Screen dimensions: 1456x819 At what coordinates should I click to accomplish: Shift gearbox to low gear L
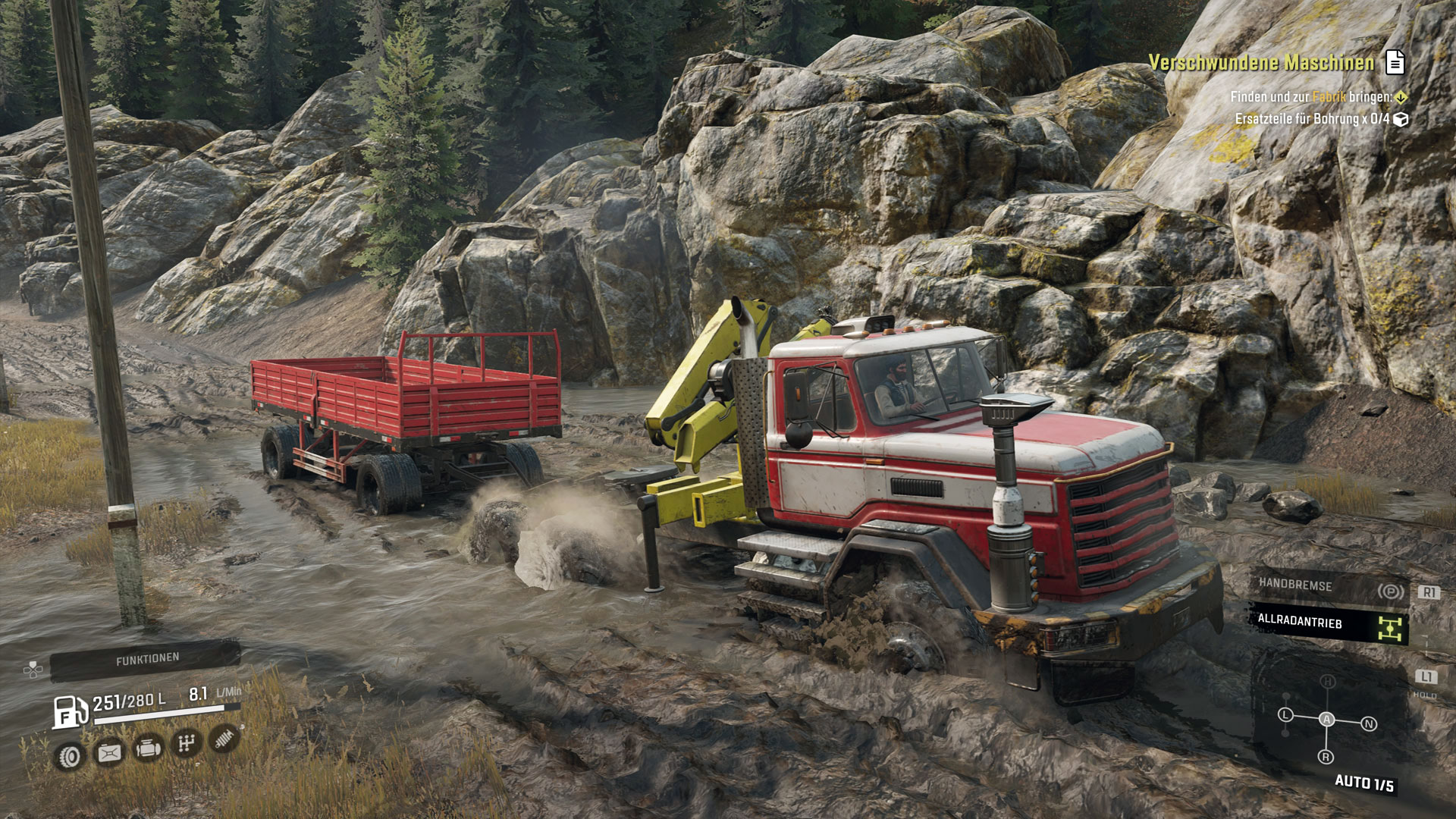pyautogui.click(x=1285, y=714)
